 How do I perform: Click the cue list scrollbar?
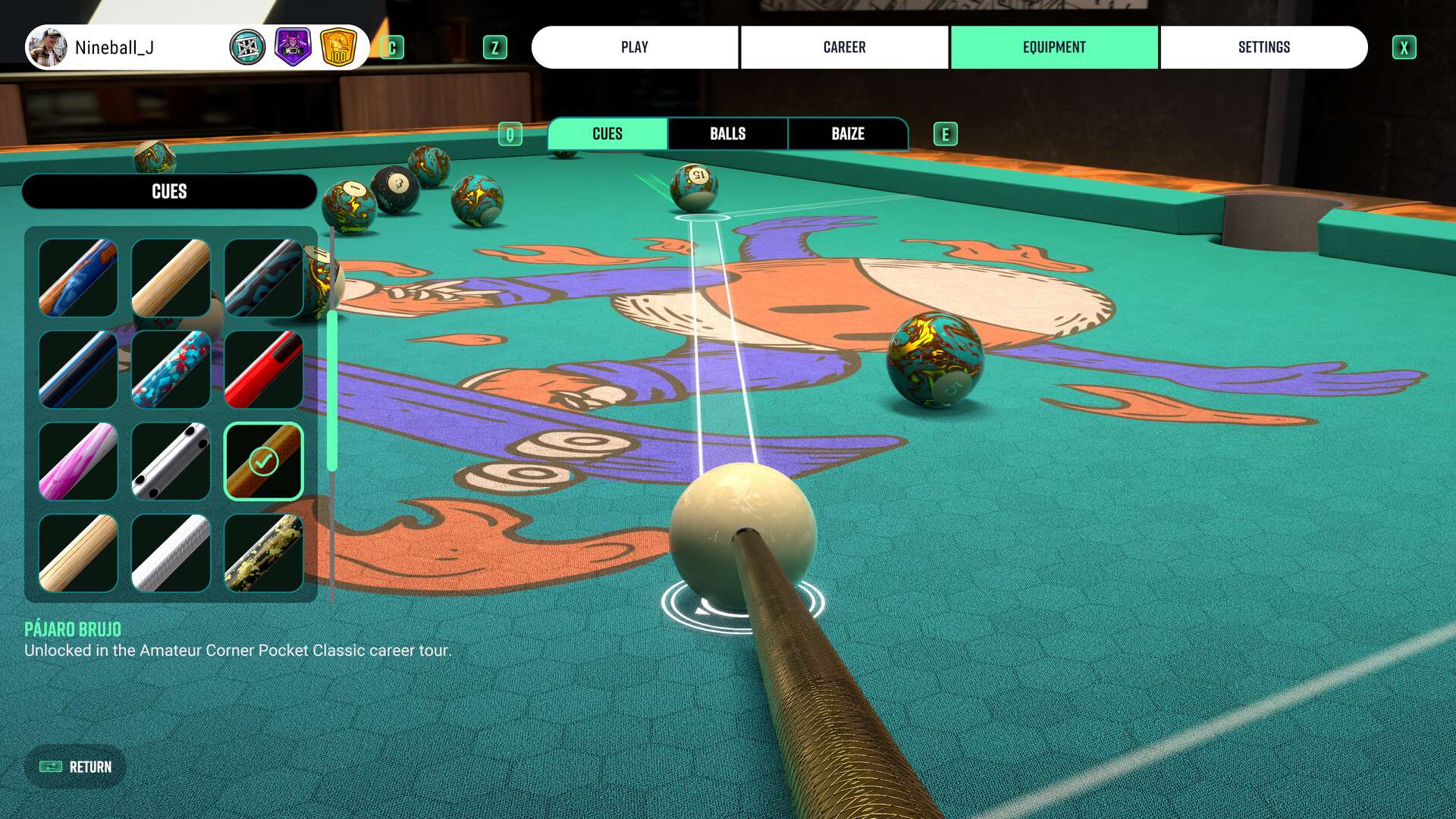point(332,391)
